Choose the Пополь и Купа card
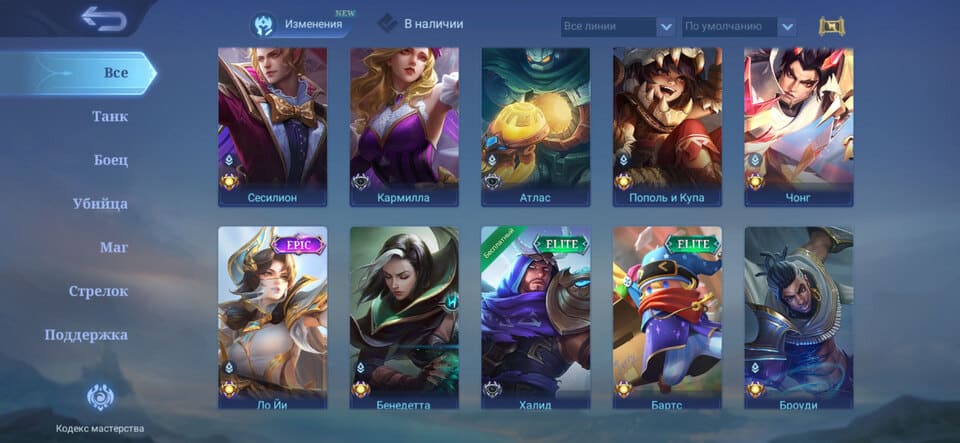 (x=667, y=126)
